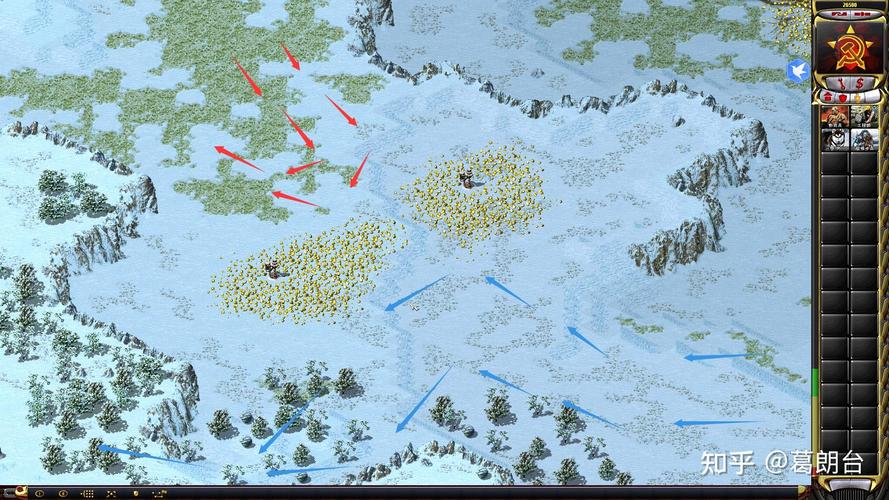Image resolution: width=889 pixels, height=500 pixels.
Task: Queue an Engineer from the sidebar
Action: click(x=863, y=116)
